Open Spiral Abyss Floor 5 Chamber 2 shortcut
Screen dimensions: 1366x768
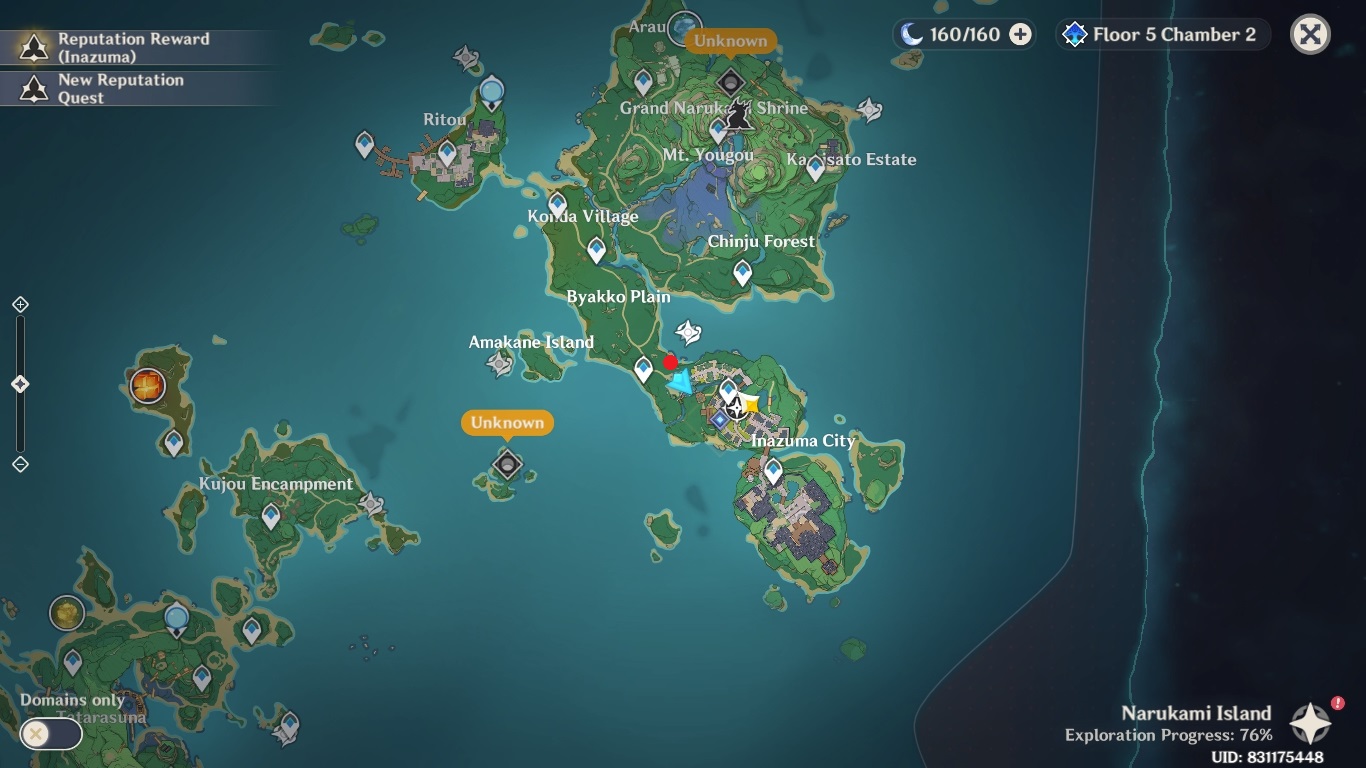pos(1162,35)
